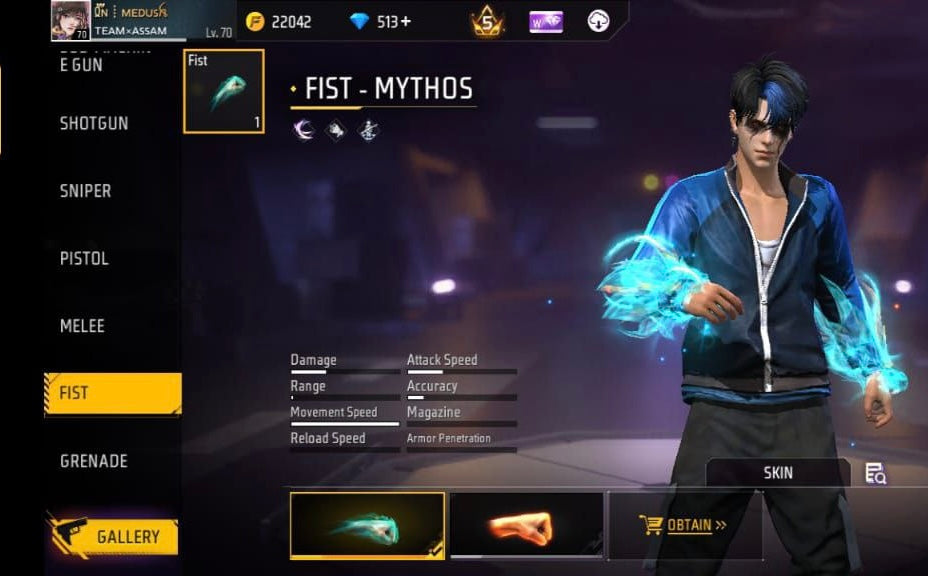Open the player profile avatar
Viewport: 928px width, 576px height.
click(70, 21)
